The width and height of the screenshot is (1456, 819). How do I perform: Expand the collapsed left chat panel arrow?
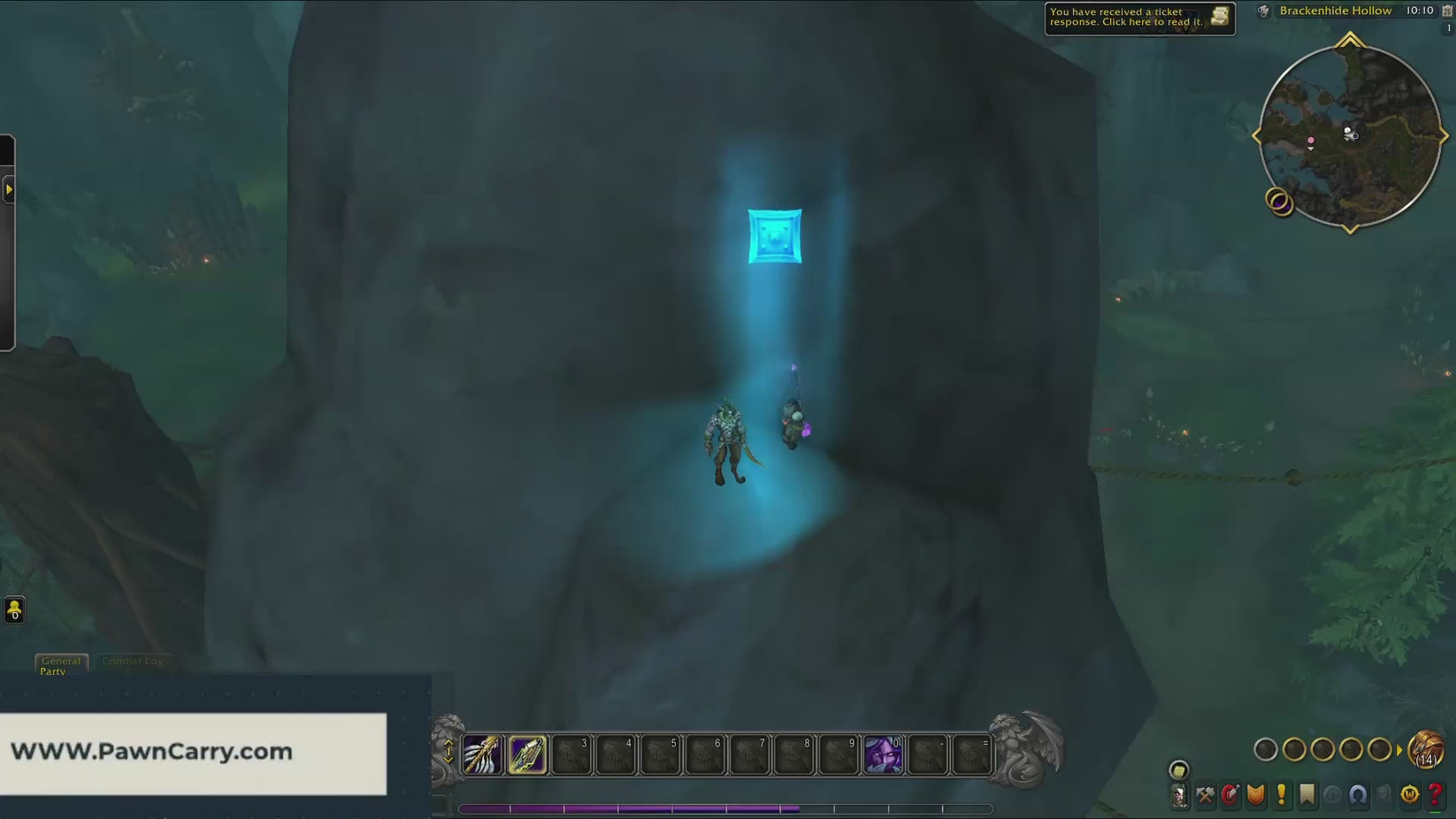pos(10,189)
